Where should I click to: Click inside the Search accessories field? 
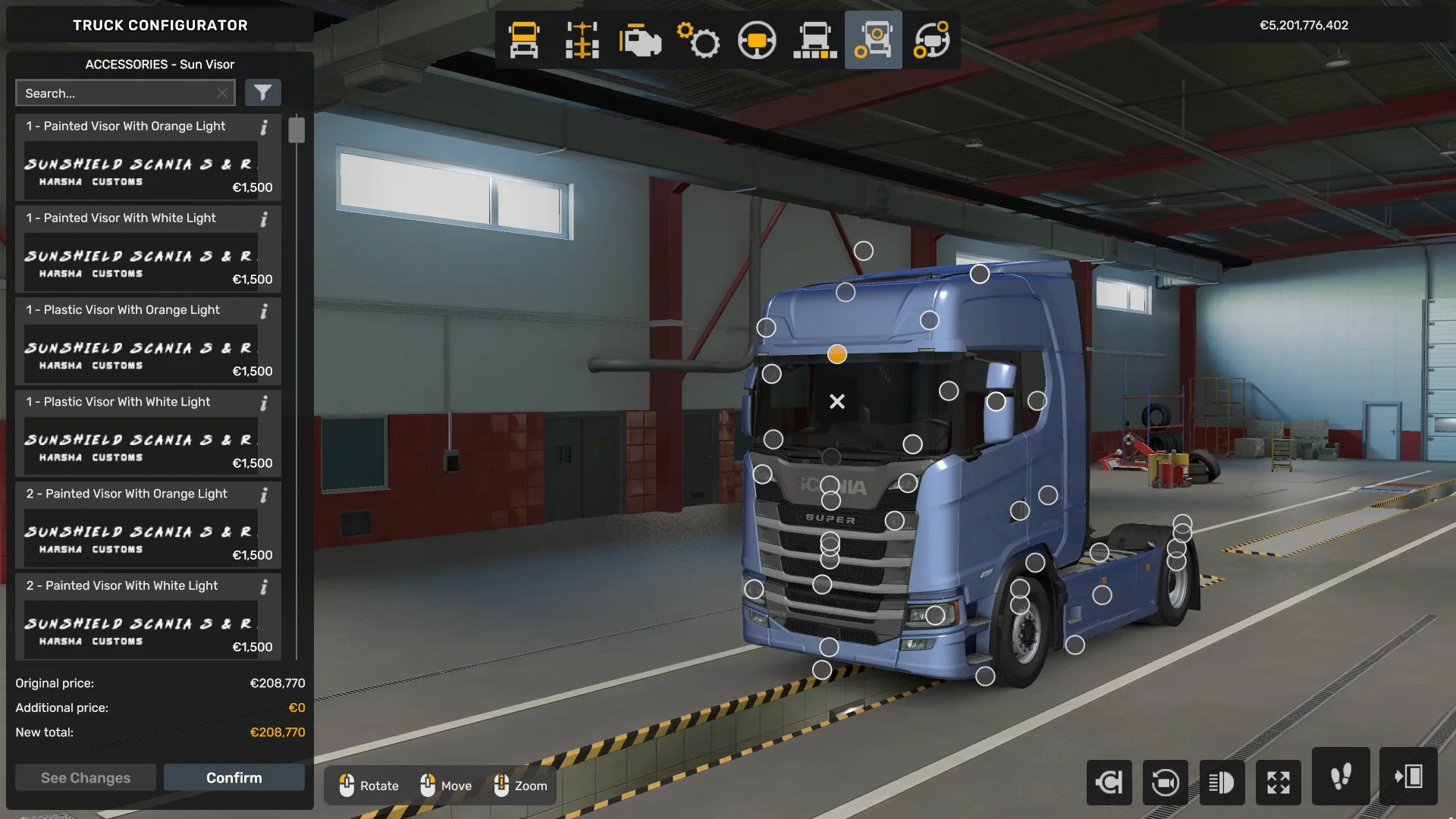114,93
